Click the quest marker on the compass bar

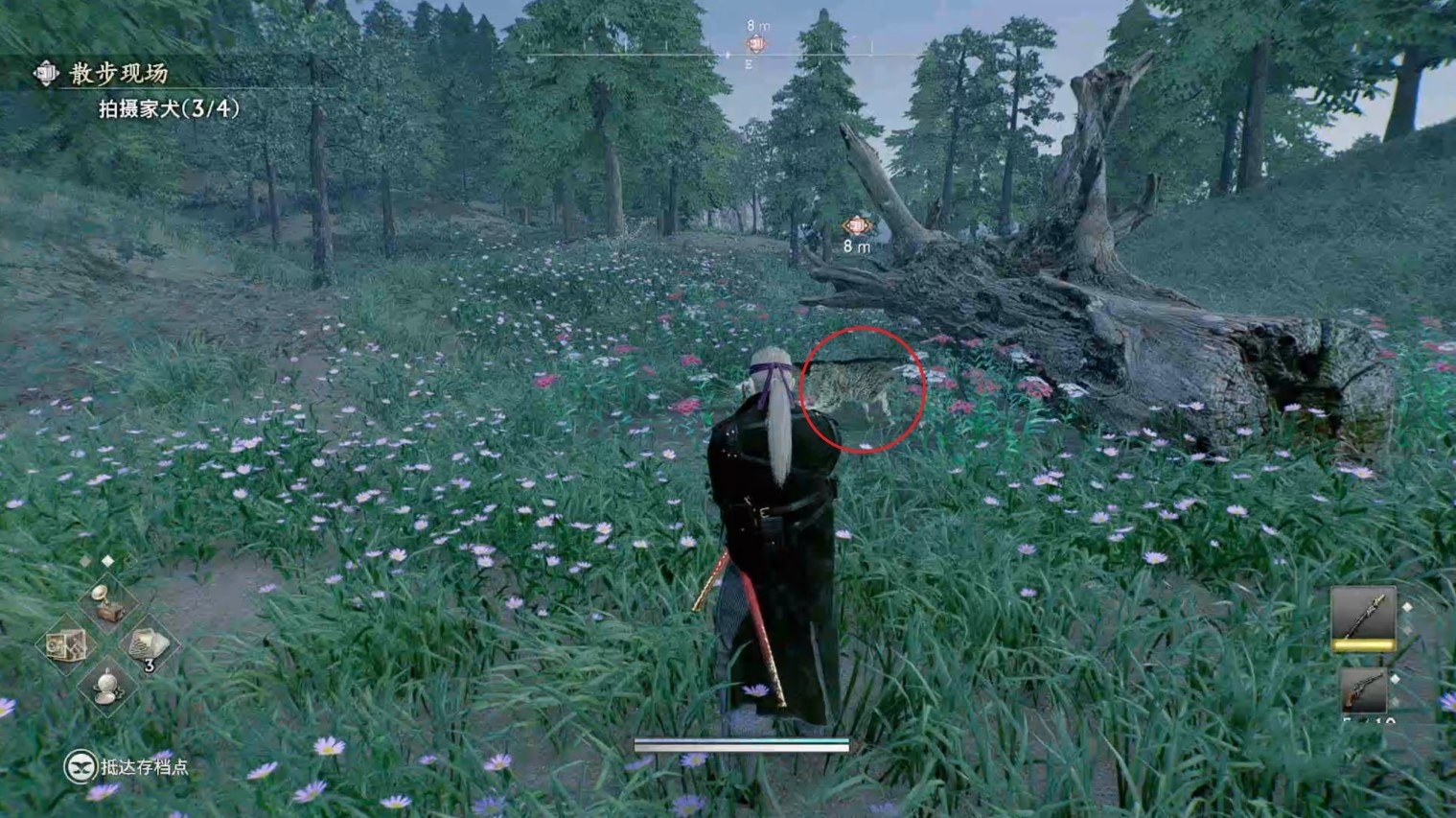point(756,44)
